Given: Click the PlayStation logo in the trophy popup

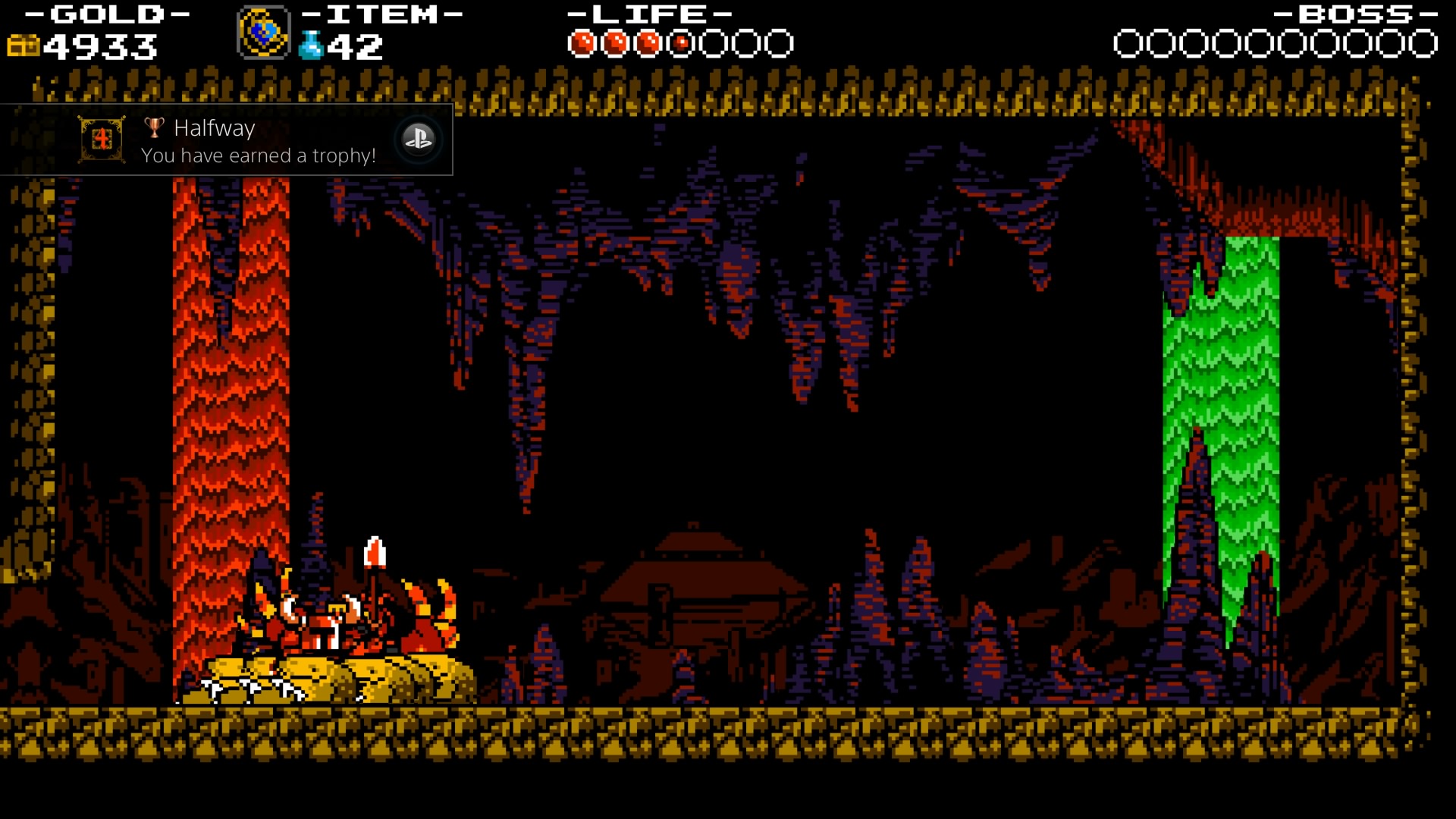Looking at the screenshot, I should click(x=419, y=140).
